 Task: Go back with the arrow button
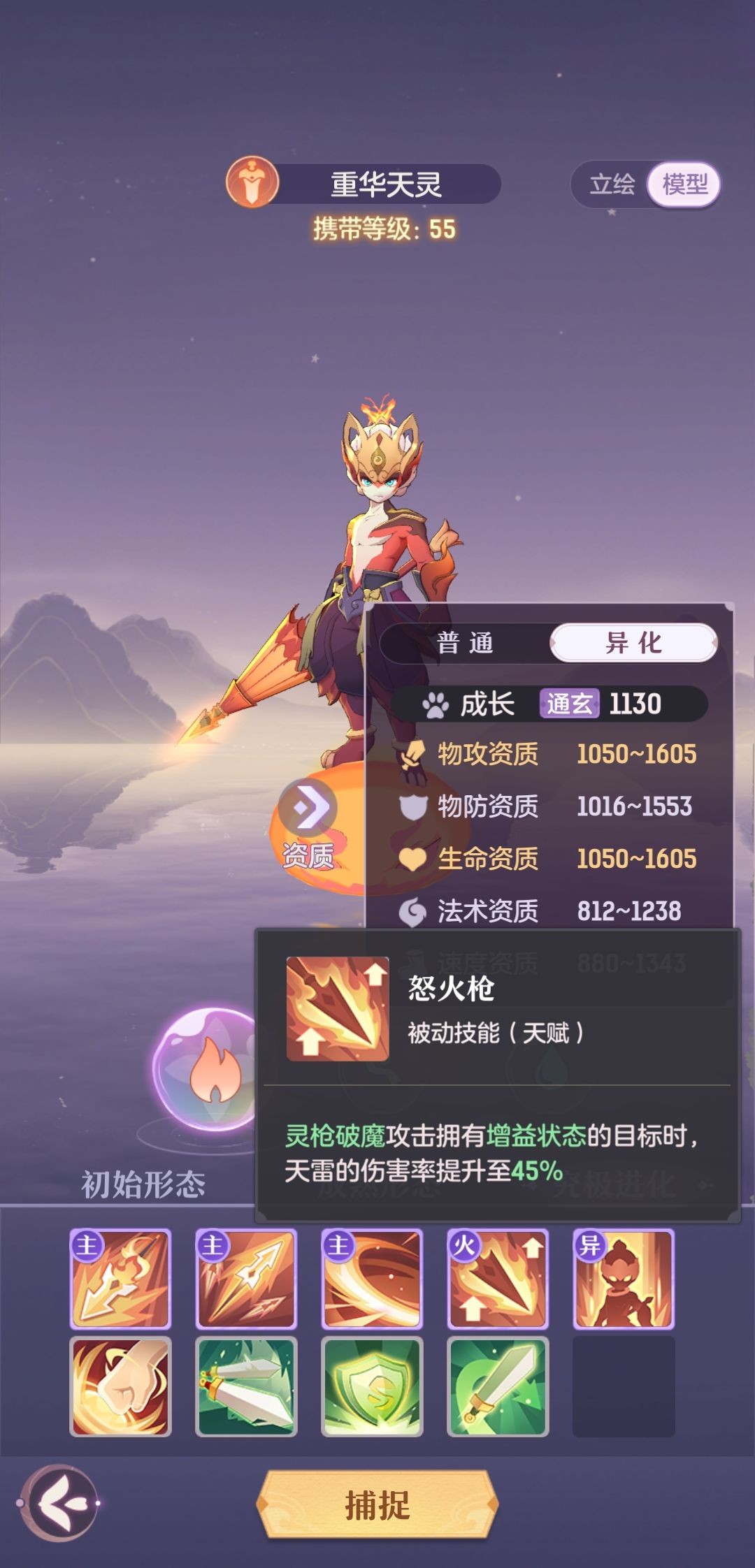(59, 1502)
